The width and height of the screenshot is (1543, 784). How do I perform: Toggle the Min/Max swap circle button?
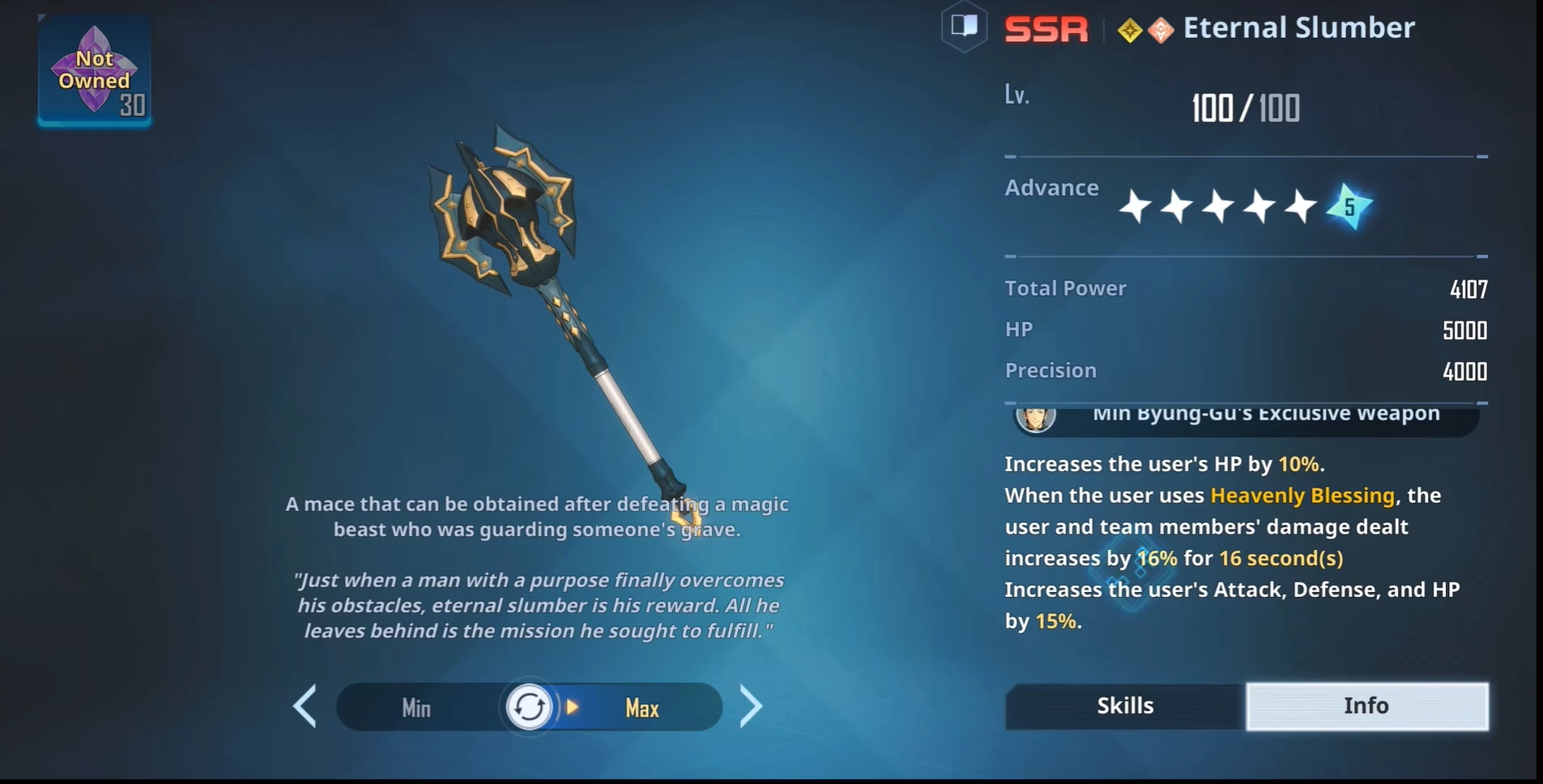click(530, 707)
